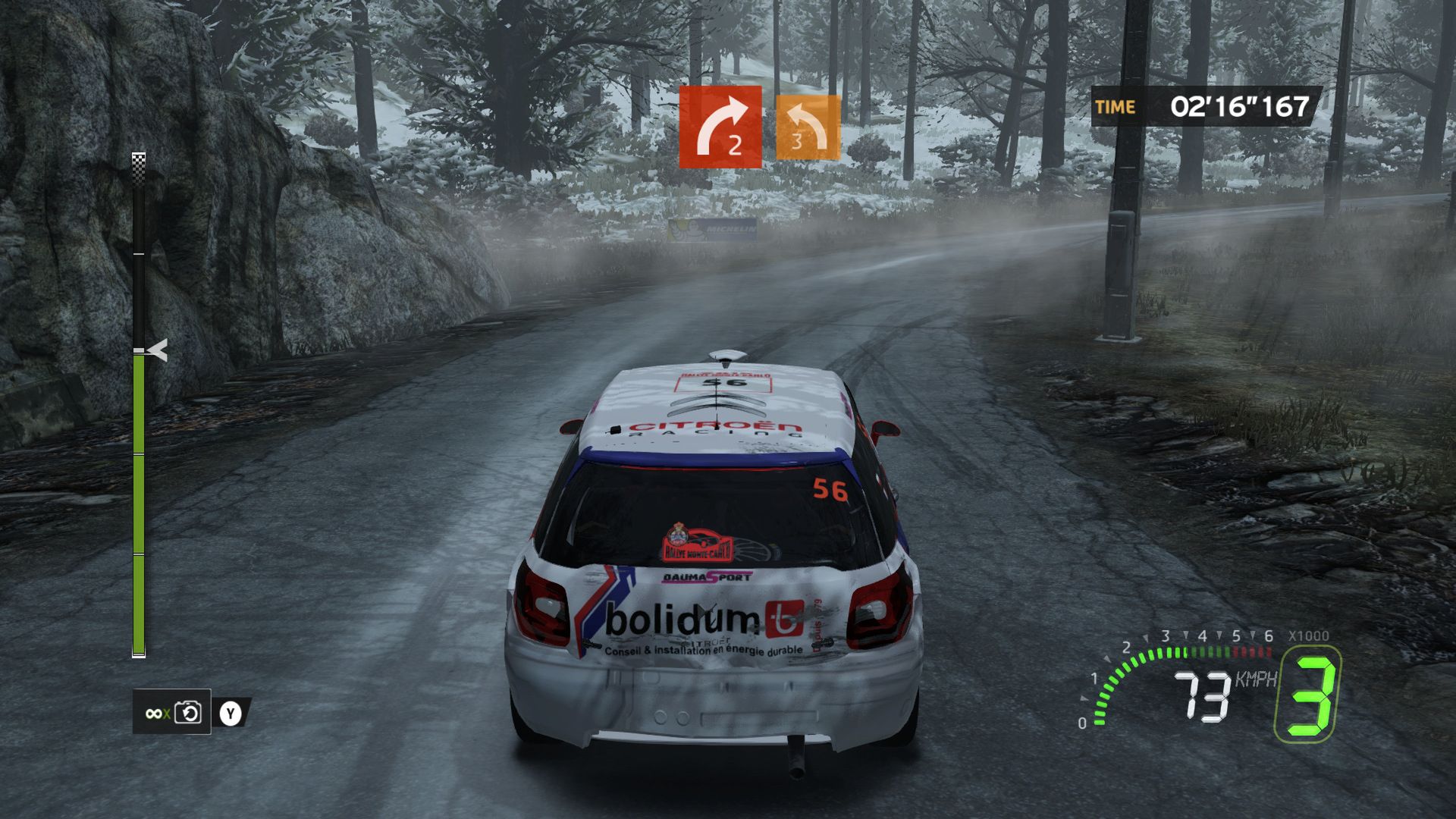
Task: Click the white position marker arrow on progress bar
Action: coord(157,351)
